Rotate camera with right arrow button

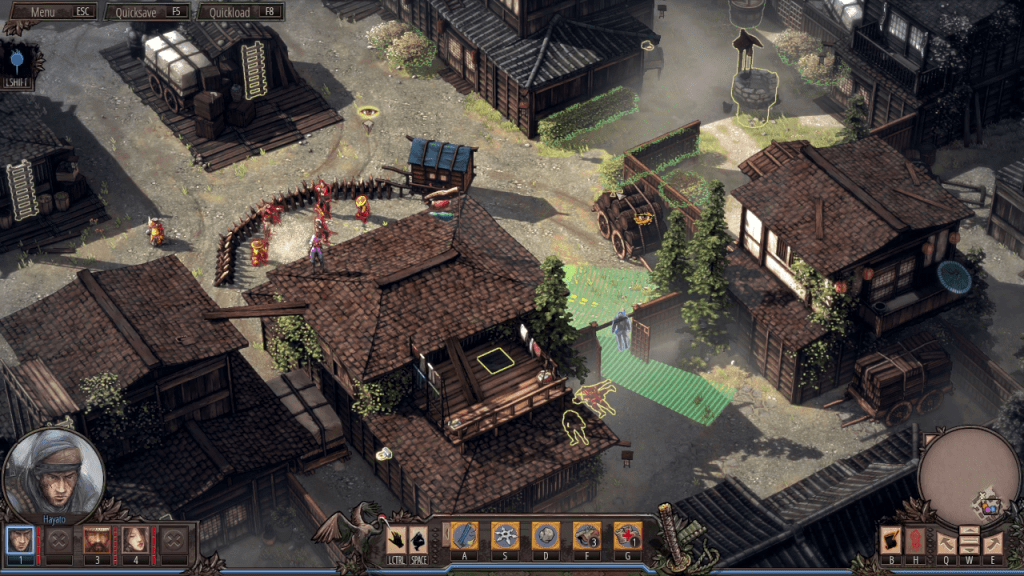992,543
